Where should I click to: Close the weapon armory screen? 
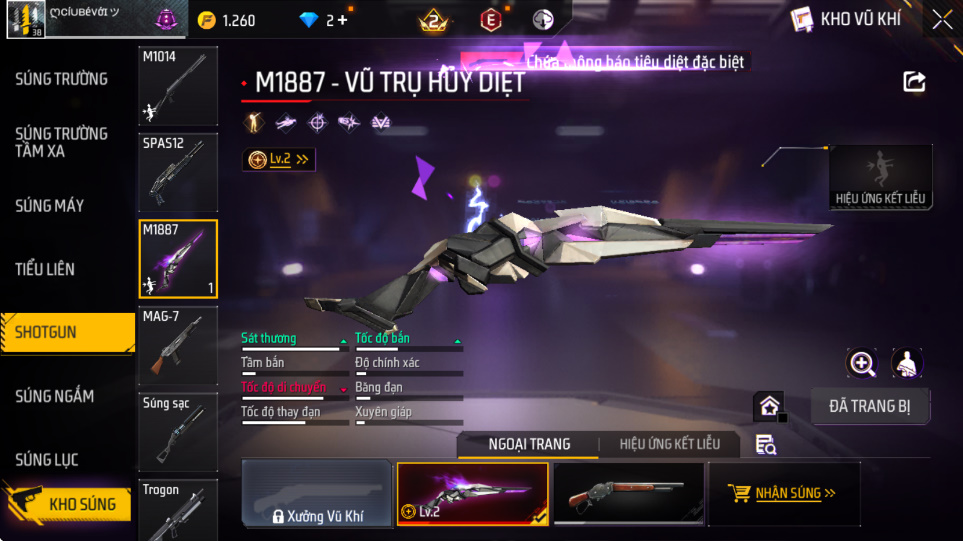coord(941,19)
